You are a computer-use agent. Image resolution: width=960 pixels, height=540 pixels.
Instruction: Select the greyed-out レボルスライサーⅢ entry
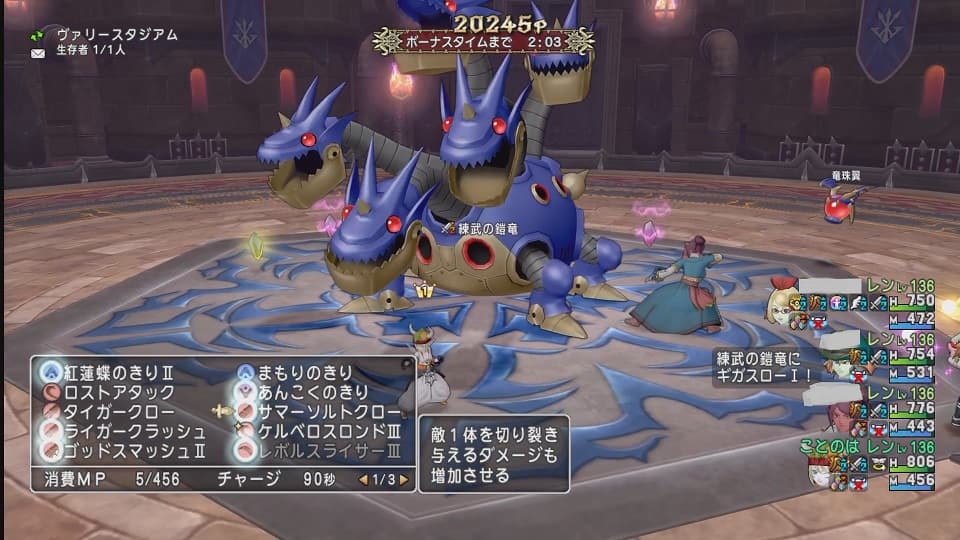(x=318, y=451)
